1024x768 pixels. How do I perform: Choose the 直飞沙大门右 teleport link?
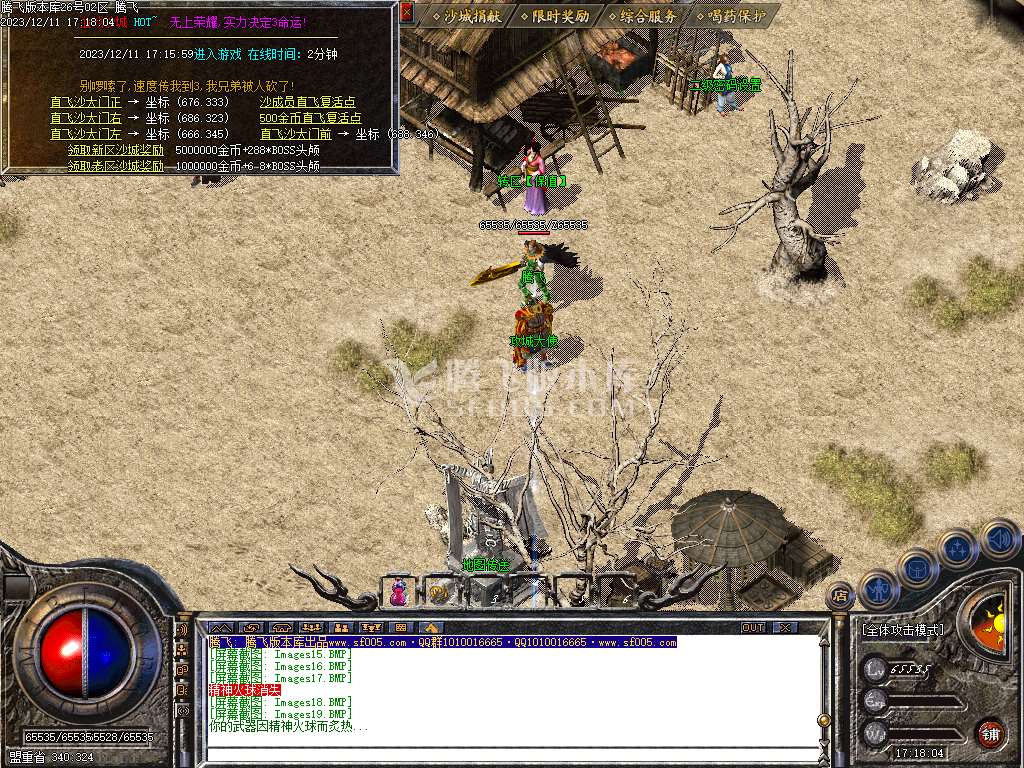coord(86,118)
